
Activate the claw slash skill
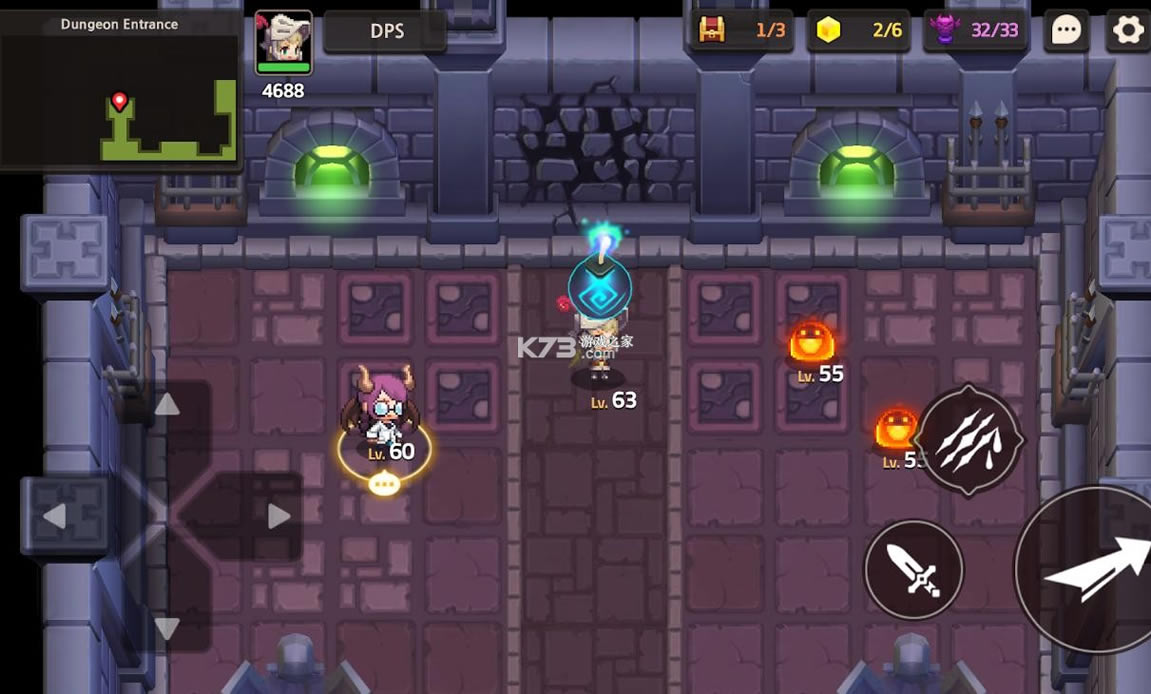(968, 440)
